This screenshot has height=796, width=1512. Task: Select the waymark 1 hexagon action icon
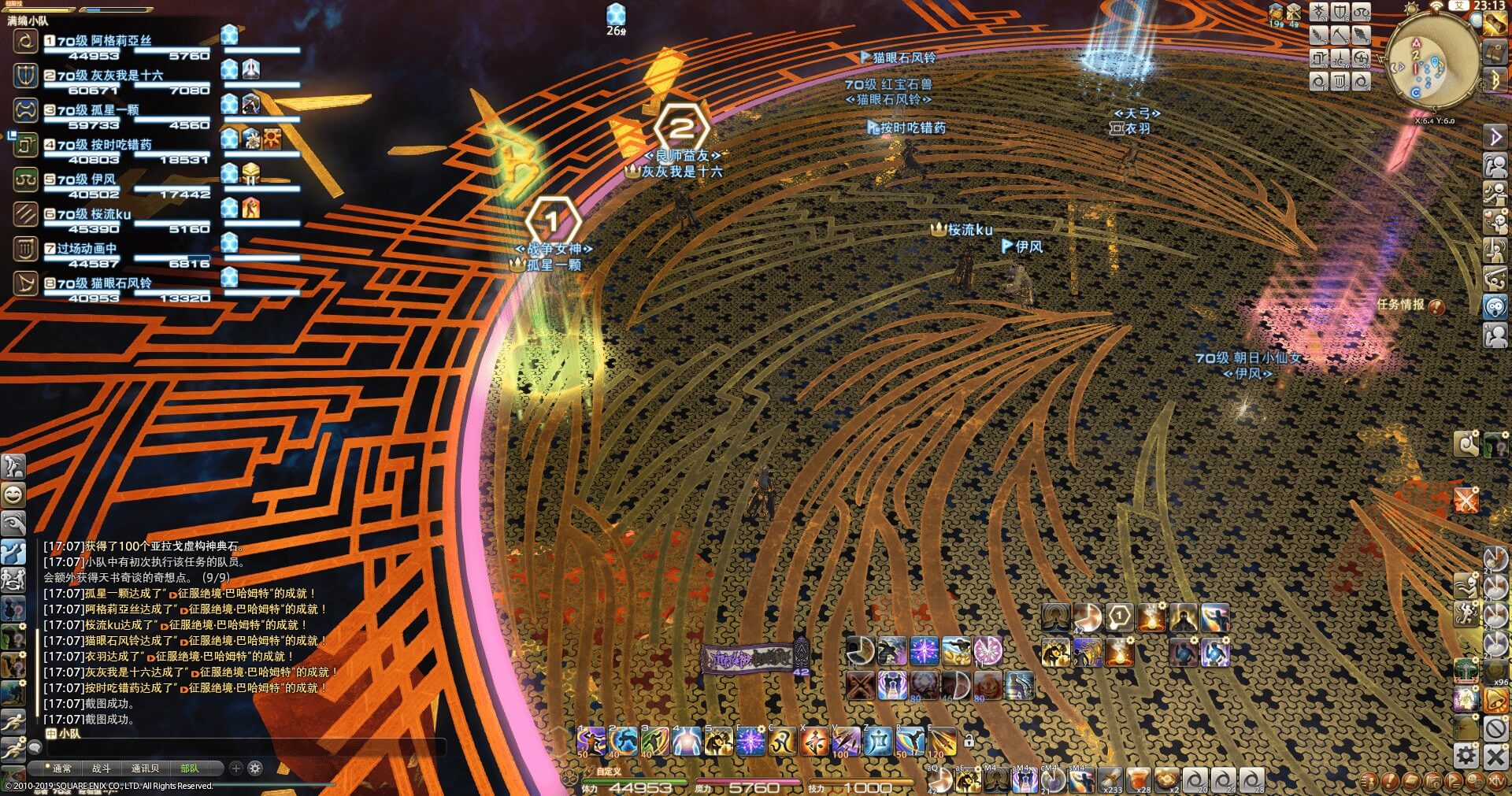(x=1119, y=617)
